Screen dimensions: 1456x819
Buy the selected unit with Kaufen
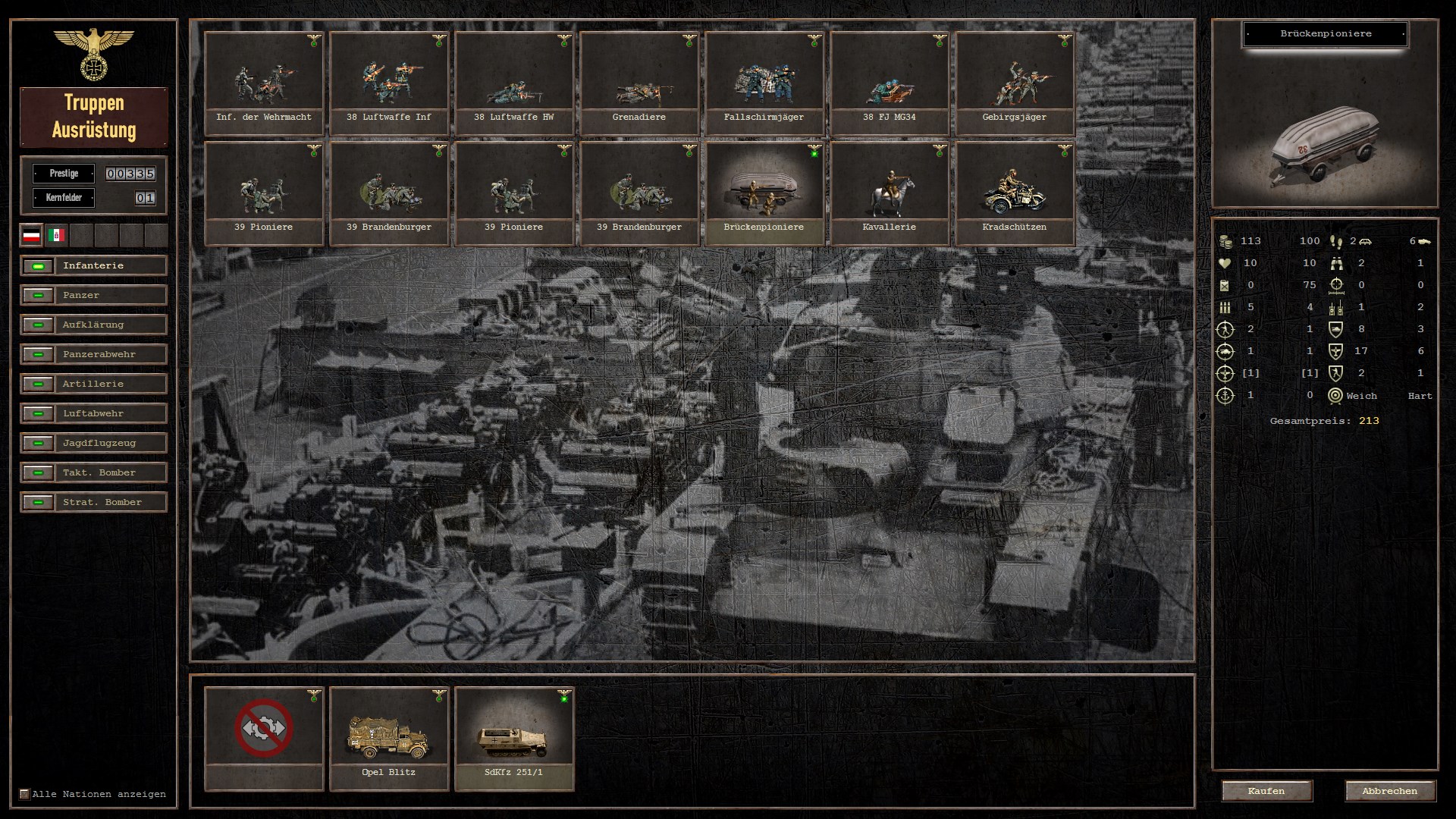click(1266, 791)
